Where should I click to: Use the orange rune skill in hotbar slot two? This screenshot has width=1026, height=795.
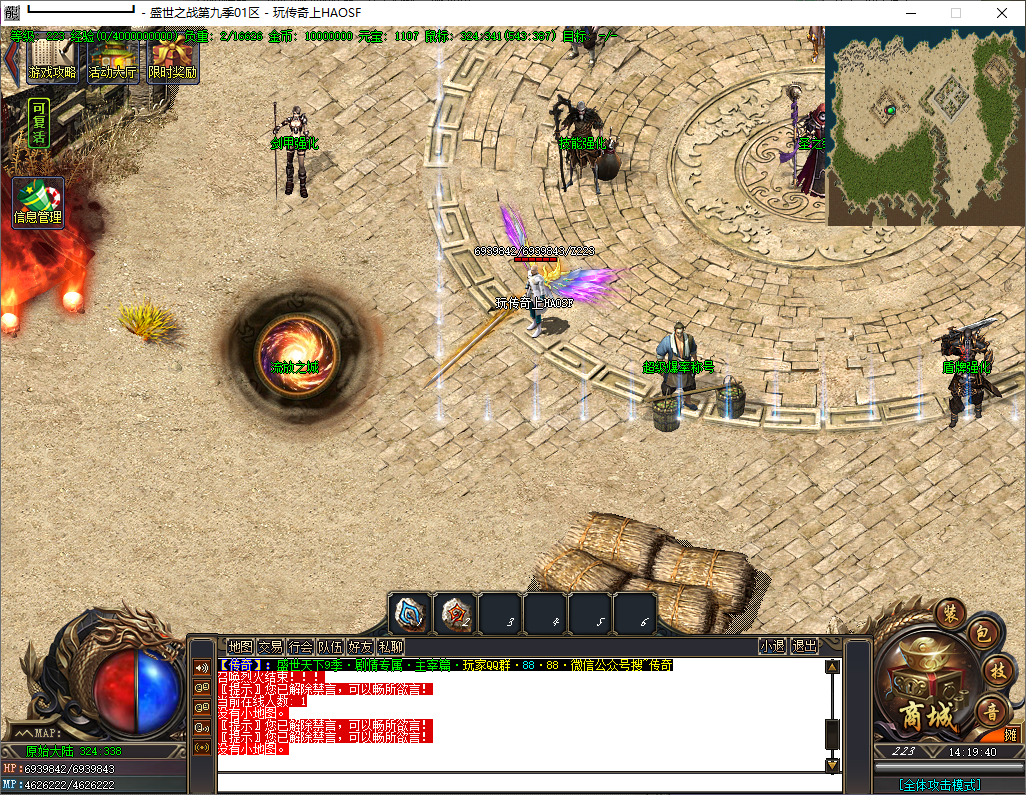point(455,614)
